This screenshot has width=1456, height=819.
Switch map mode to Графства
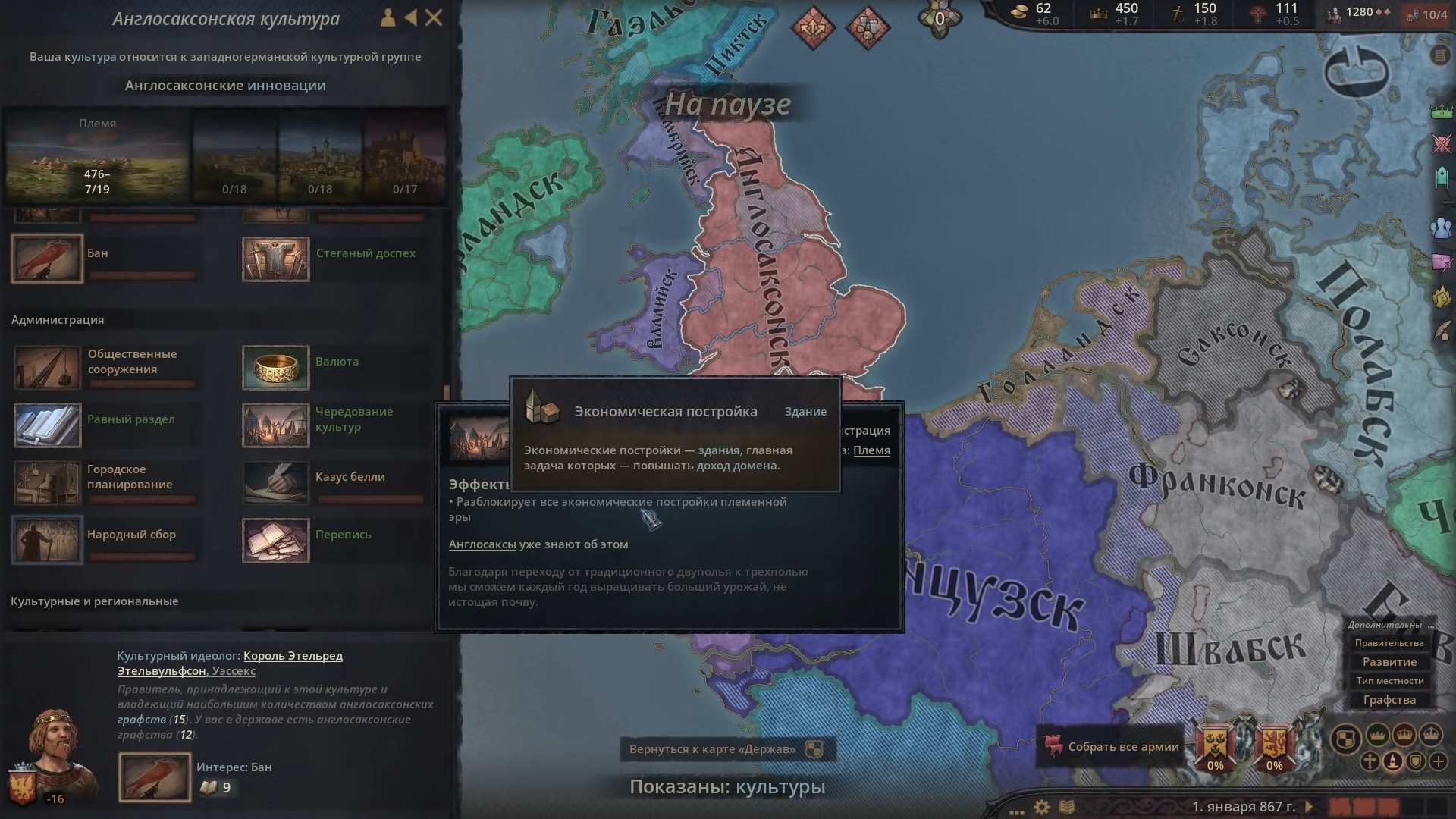pyautogui.click(x=1389, y=700)
